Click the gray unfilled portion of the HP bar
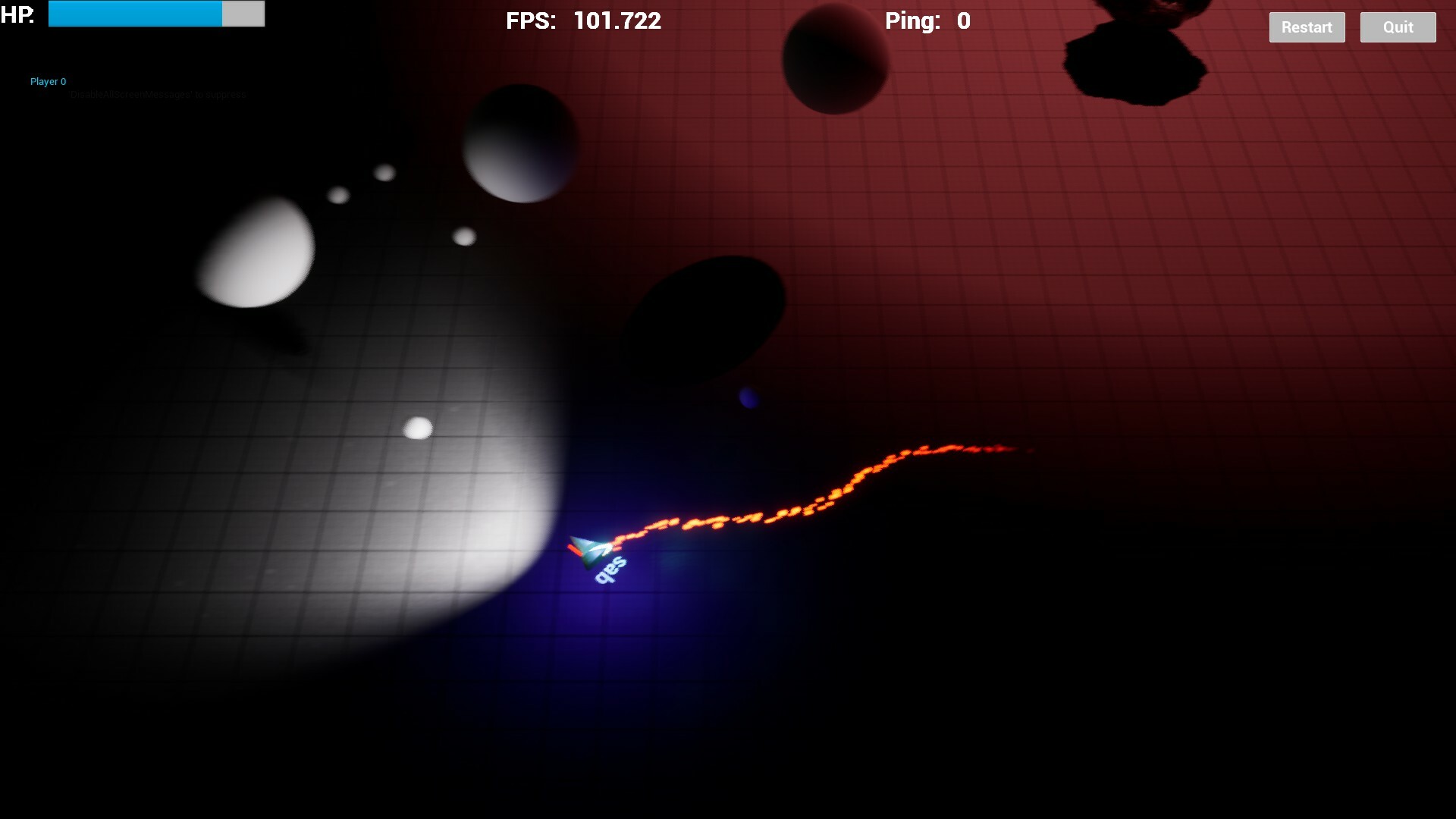This screenshot has width=1456, height=819. [243, 13]
